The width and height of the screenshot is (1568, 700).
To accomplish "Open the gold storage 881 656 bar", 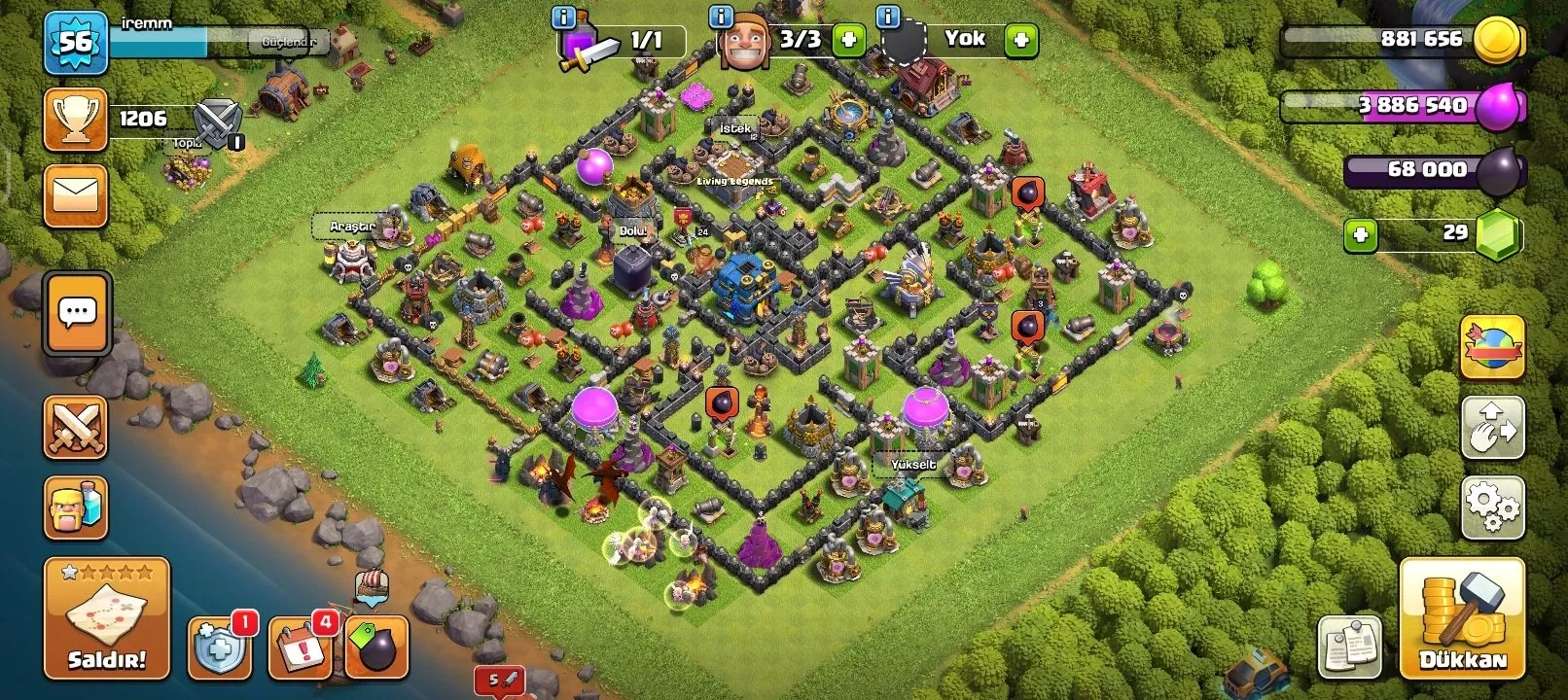I will click(1401, 40).
